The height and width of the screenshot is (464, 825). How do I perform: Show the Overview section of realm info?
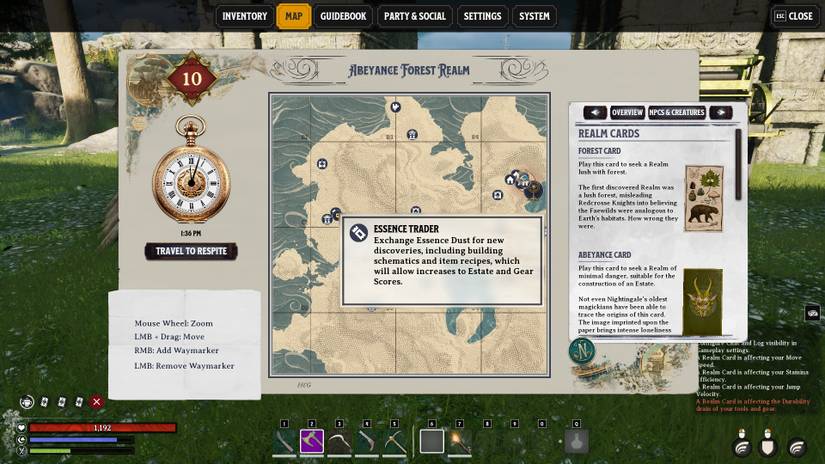point(627,112)
